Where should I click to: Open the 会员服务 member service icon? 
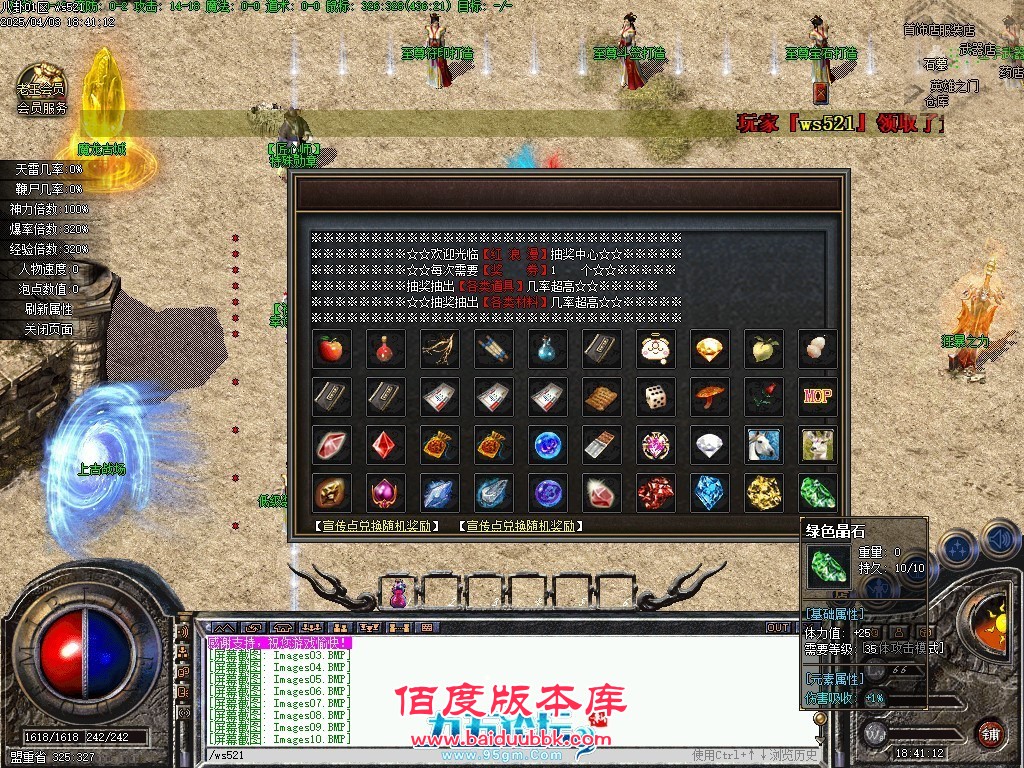pyautogui.click(x=42, y=90)
